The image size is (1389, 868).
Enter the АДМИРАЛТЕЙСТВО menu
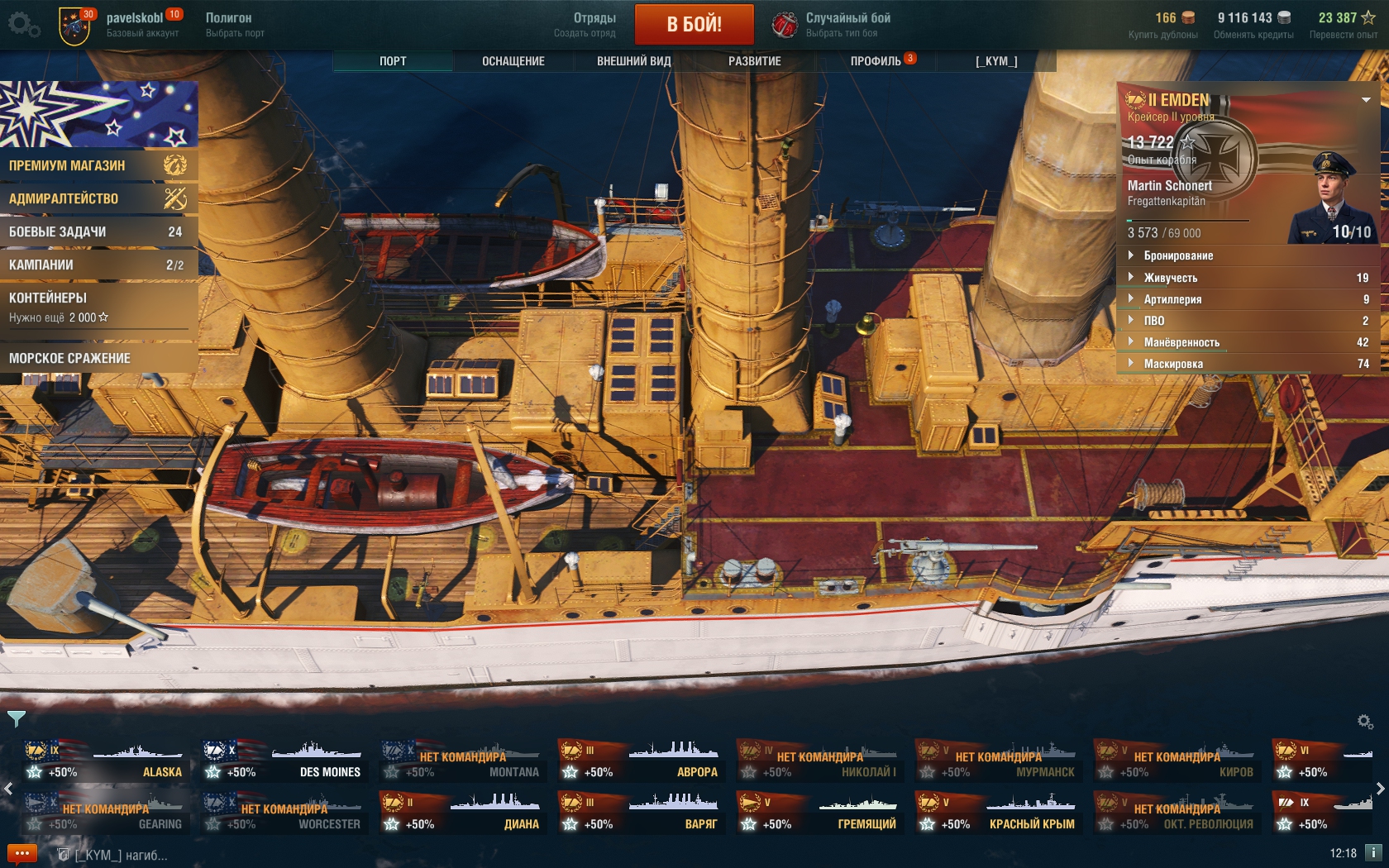coord(98,198)
